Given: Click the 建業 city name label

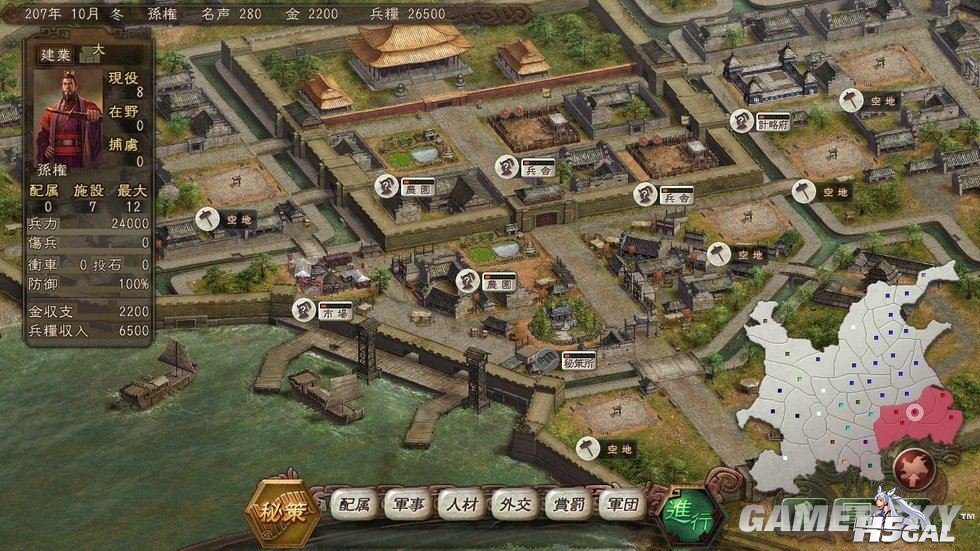Looking at the screenshot, I should pos(57,54).
